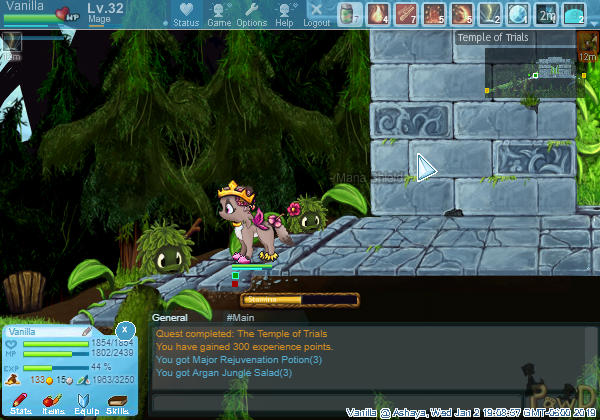This screenshot has height=420, width=600.
Task: Open the Equip window
Action: tap(86, 403)
